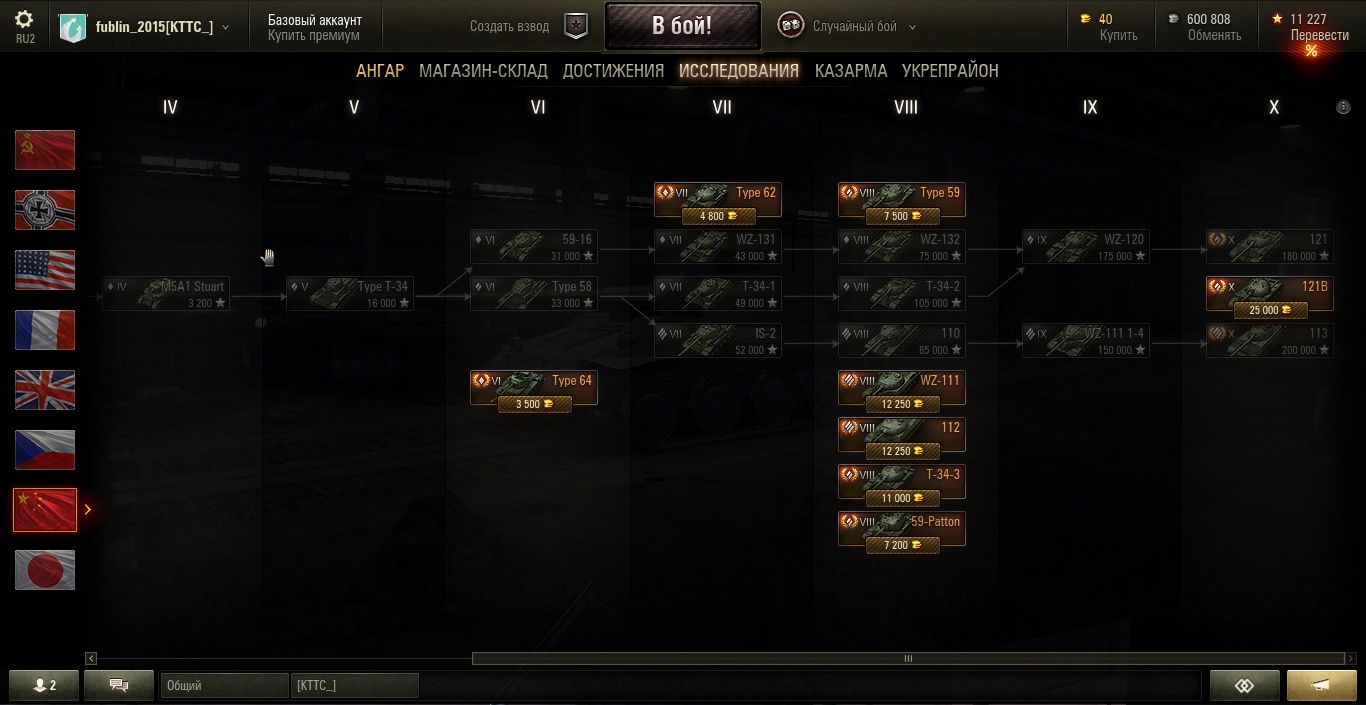This screenshot has height=705, width=1366.
Task: Click Купить to buy gold
Action: click(1118, 35)
